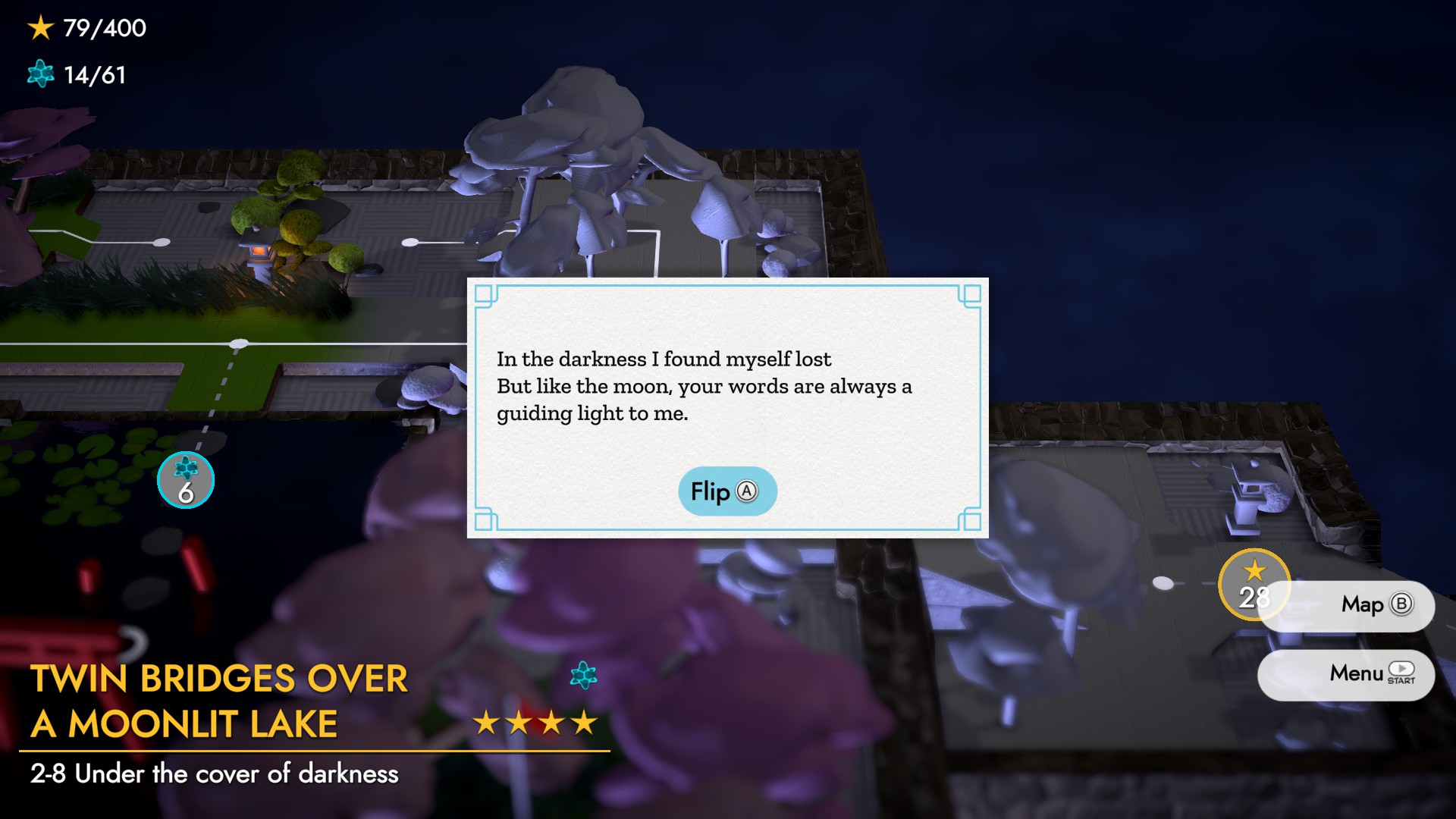Viewport: 1456px width, 819px height.
Task: Select the flower gate marker numbered 6
Action: point(186,481)
